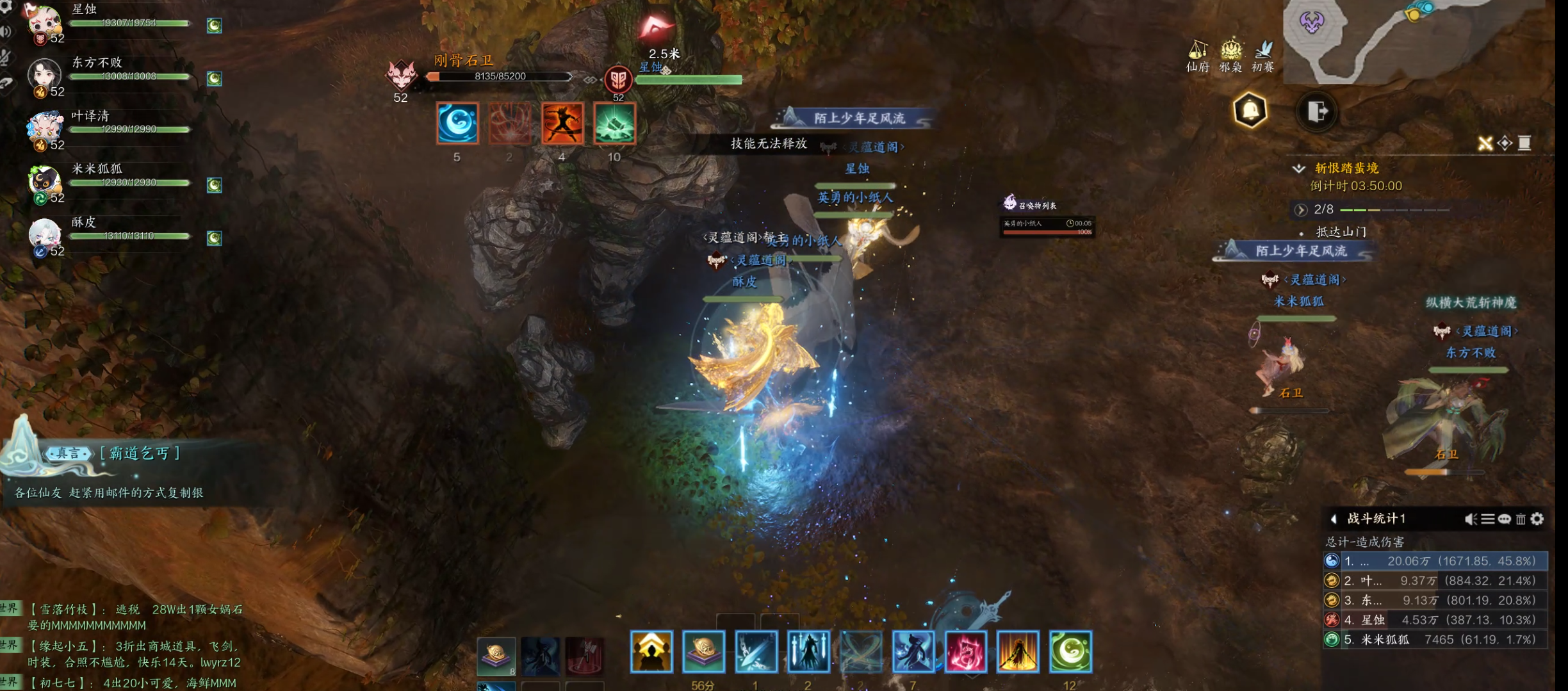This screenshot has height=691, width=1568.
Task: Open the combat statistics gear settings
Action: pyautogui.click(x=1537, y=519)
